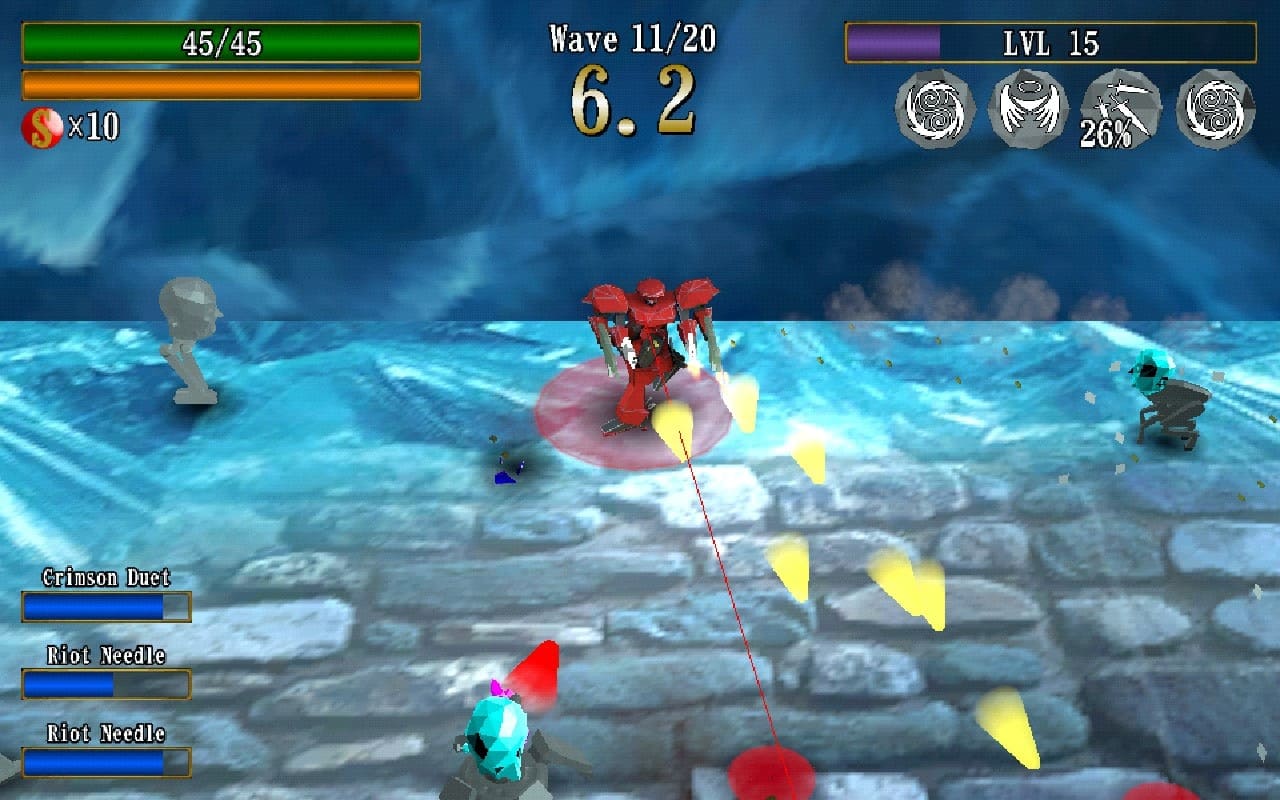Screen dimensions: 1280x800
Task: Select the Crimson Duet weapon entry
Action: (106, 596)
